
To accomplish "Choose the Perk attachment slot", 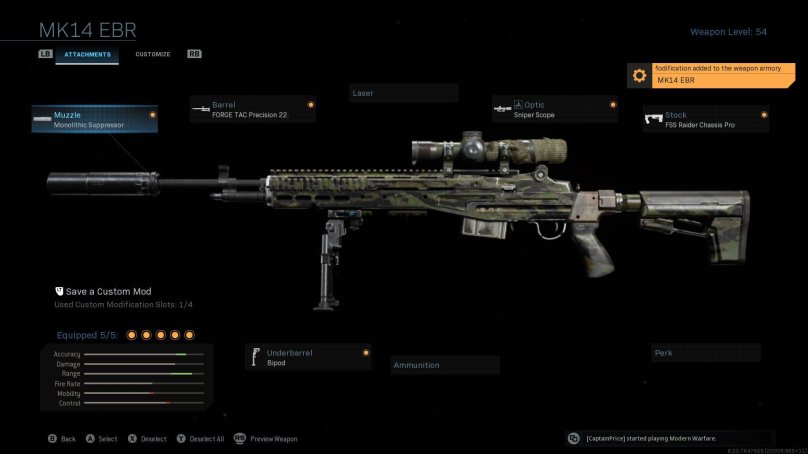I will click(x=705, y=353).
